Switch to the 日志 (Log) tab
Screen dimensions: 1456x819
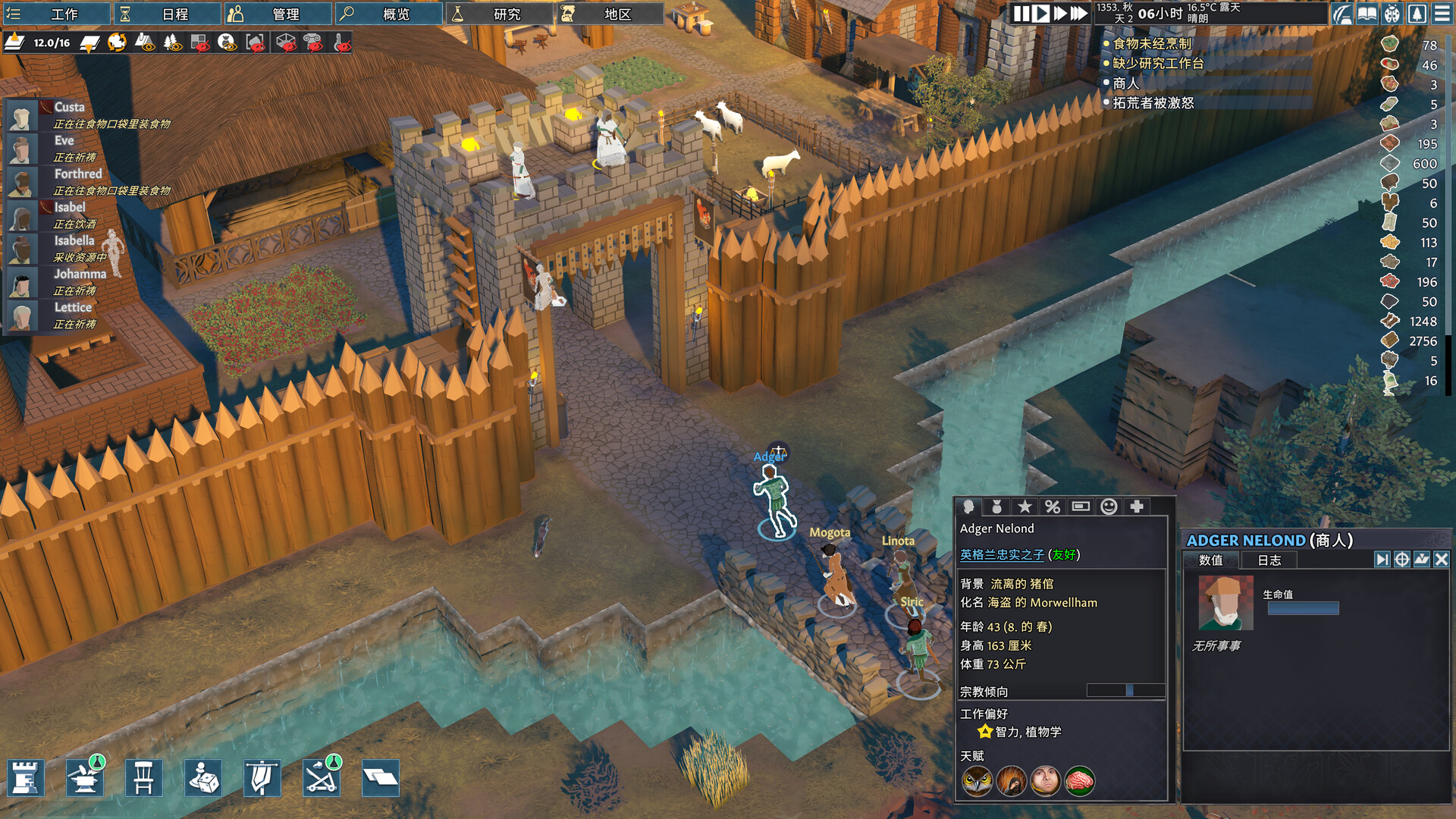(x=1269, y=560)
